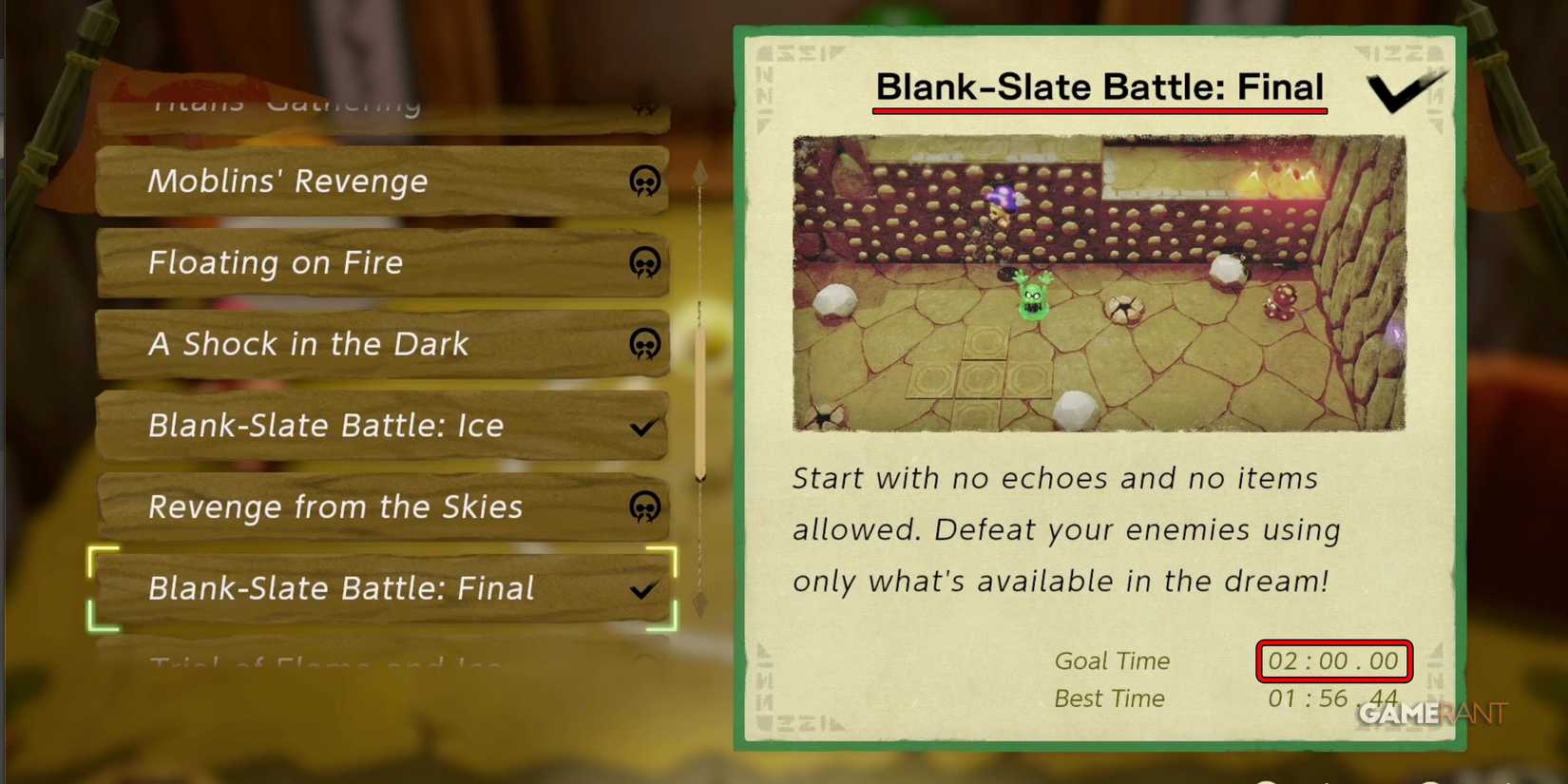This screenshot has width=1568, height=784.
Task: Select the Revenge from the Skies challenge
Action: pos(333,507)
